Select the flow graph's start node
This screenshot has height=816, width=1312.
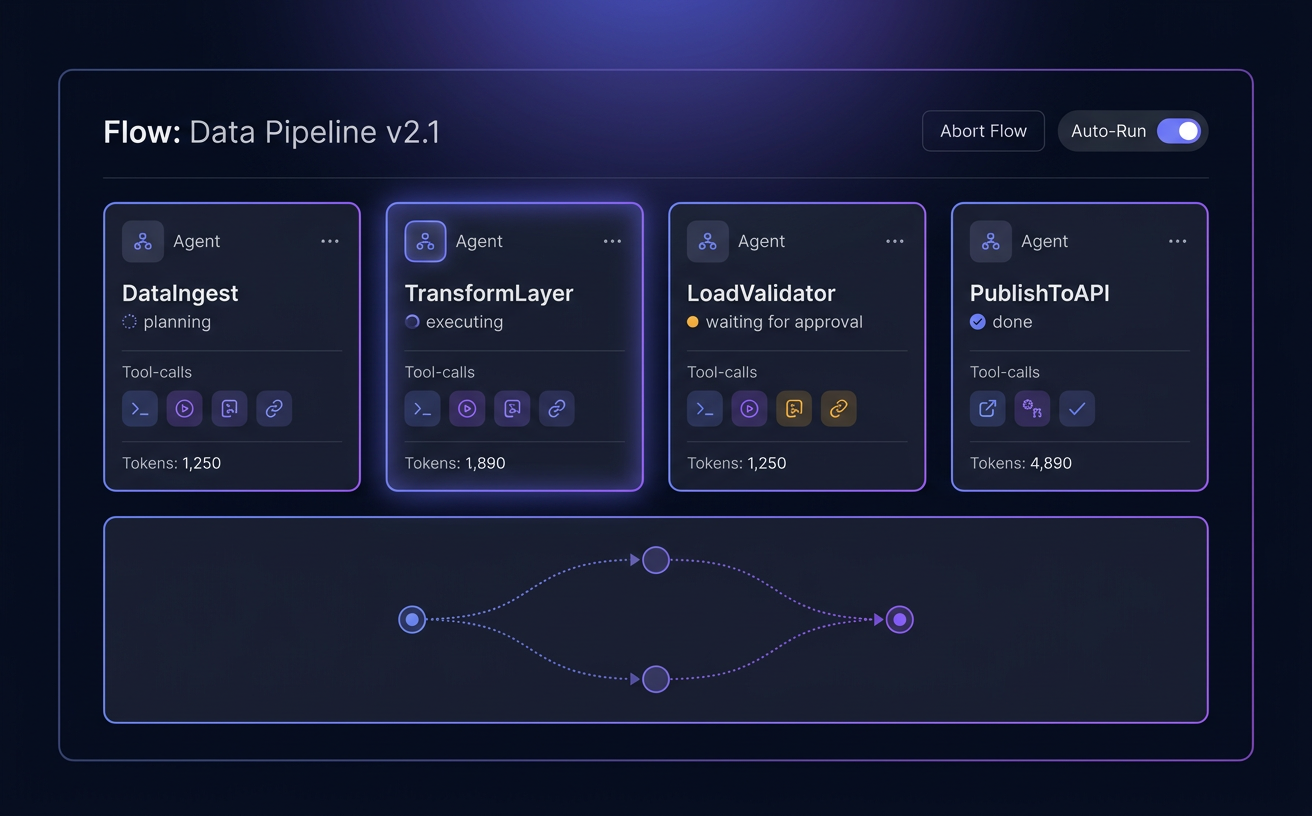pos(412,620)
